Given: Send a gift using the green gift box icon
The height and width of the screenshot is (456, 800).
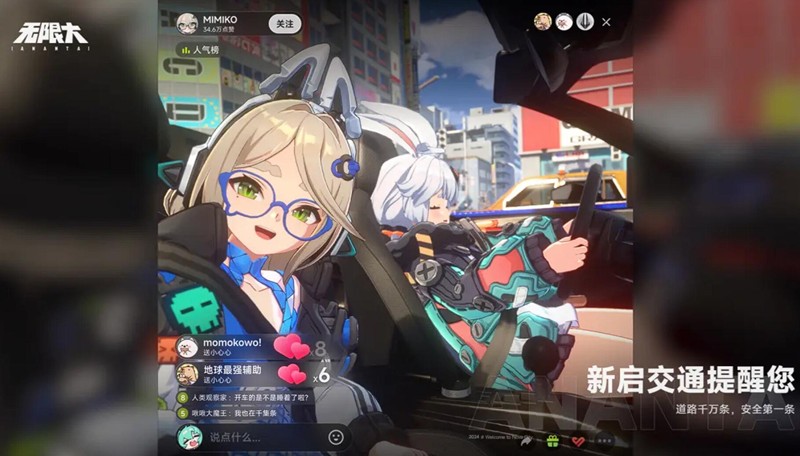Looking at the screenshot, I should (x=553, y=440).
